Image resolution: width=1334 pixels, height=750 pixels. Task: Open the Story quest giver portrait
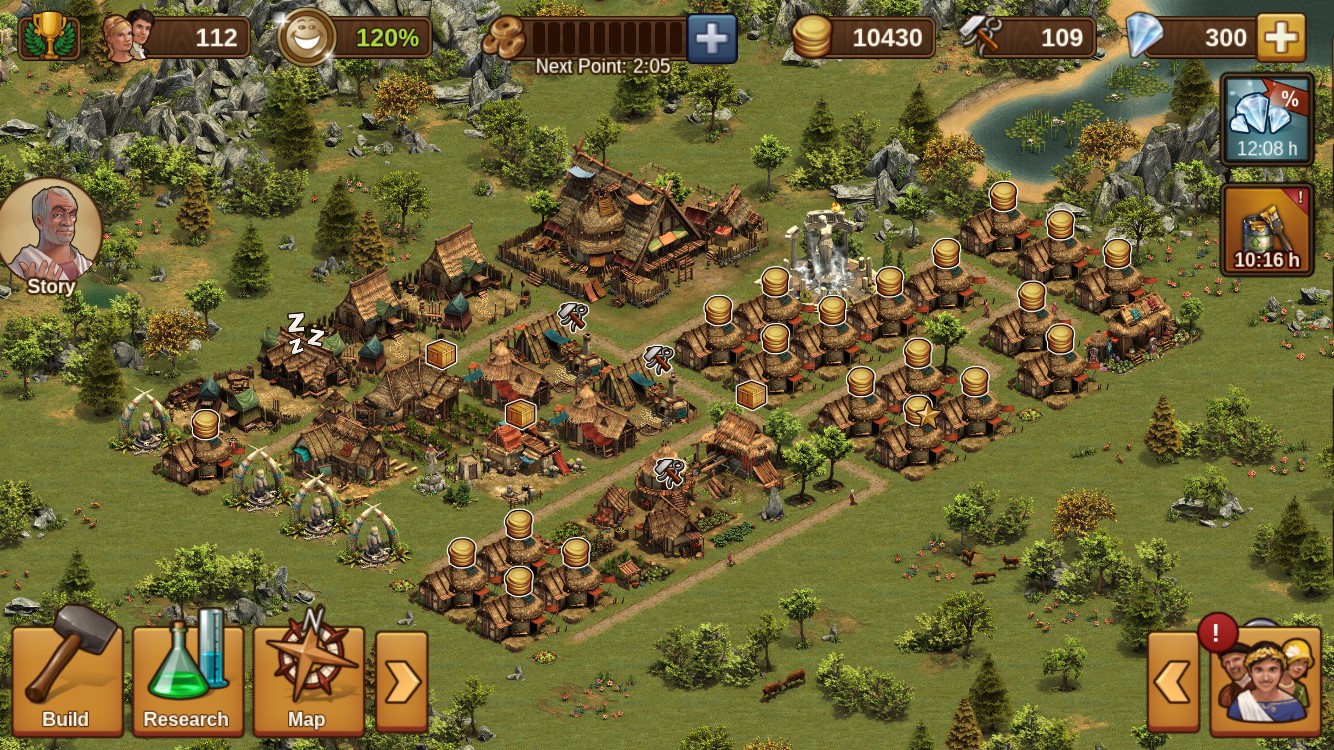(50, 239)
